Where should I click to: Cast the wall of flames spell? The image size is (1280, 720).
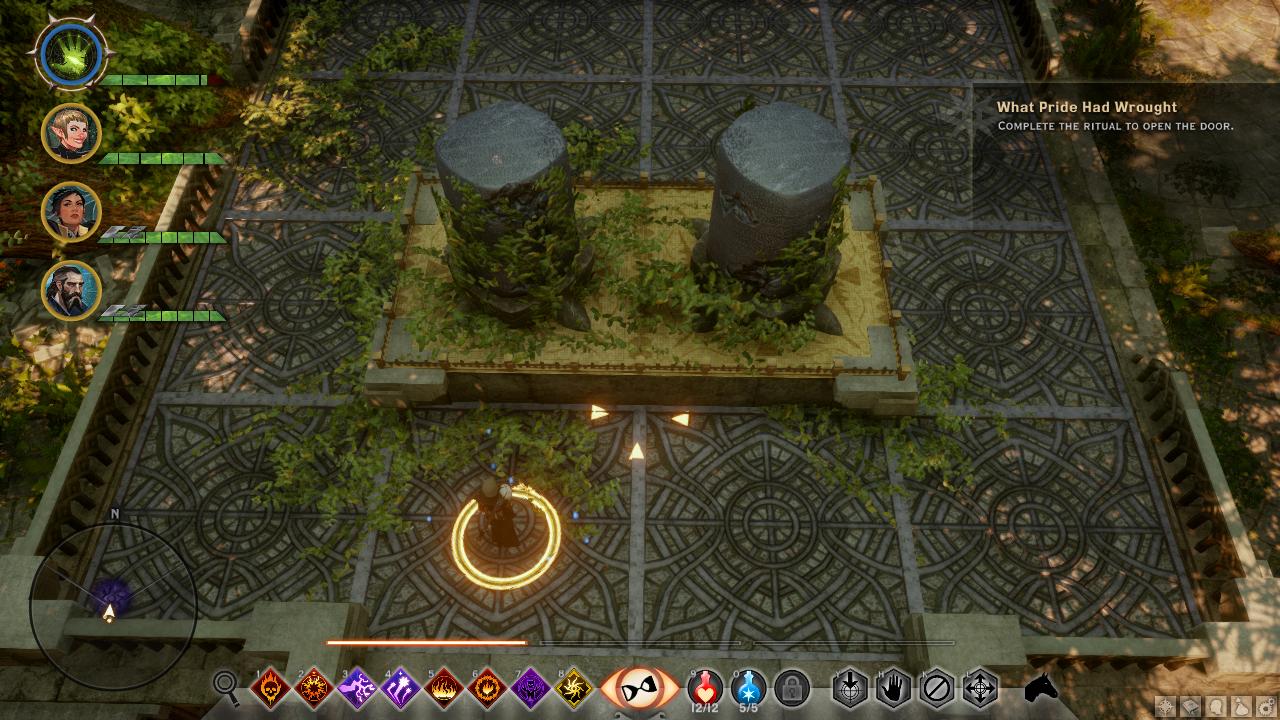pyautogui.click(x=444, y=688)
